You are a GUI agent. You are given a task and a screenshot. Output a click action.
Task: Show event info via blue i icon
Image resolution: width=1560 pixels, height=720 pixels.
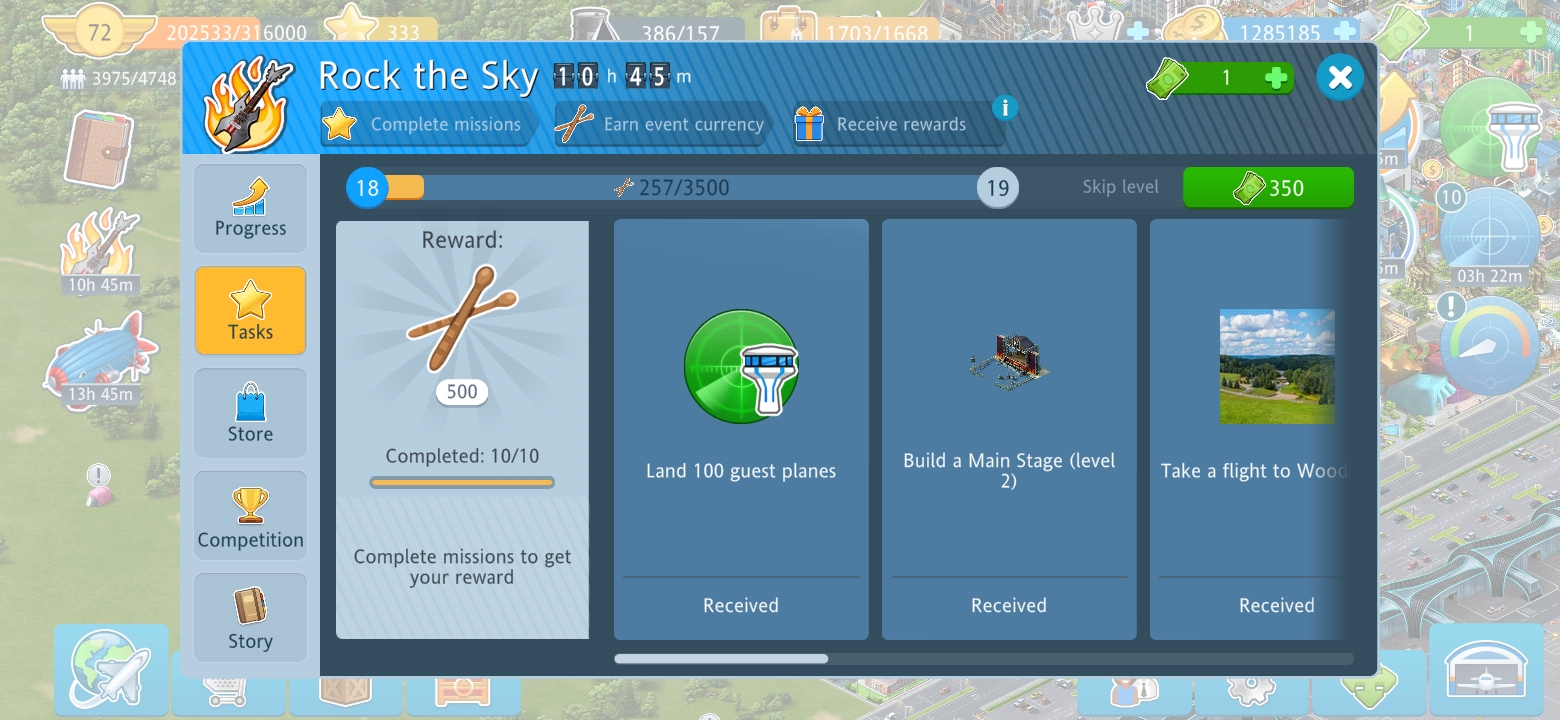(x=1005, y=107)
